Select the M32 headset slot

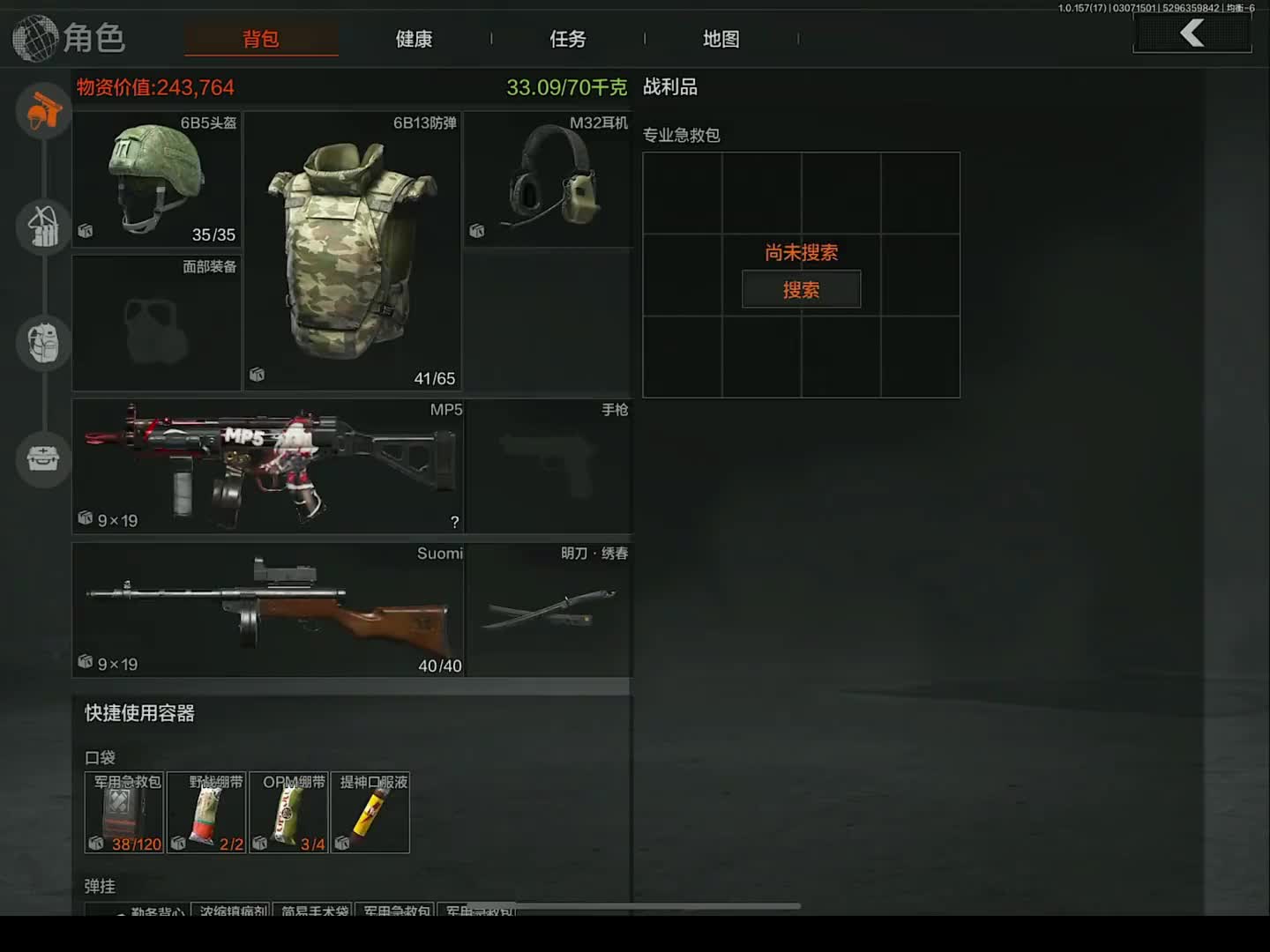[x=548, y=179]
